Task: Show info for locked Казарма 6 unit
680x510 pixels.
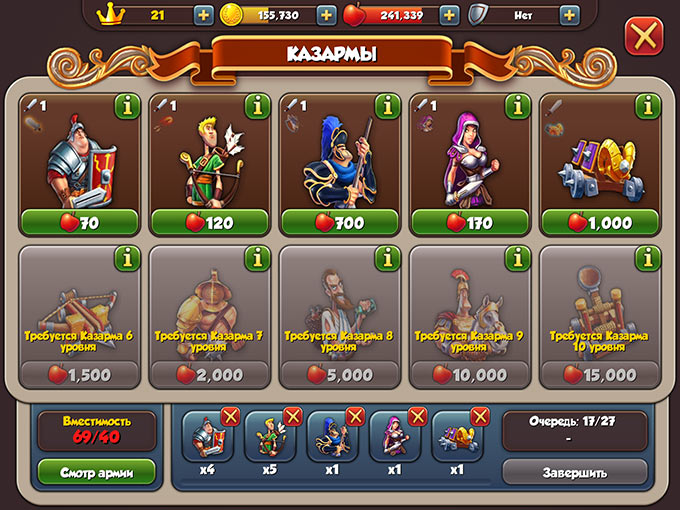Action: pos(127,259)
